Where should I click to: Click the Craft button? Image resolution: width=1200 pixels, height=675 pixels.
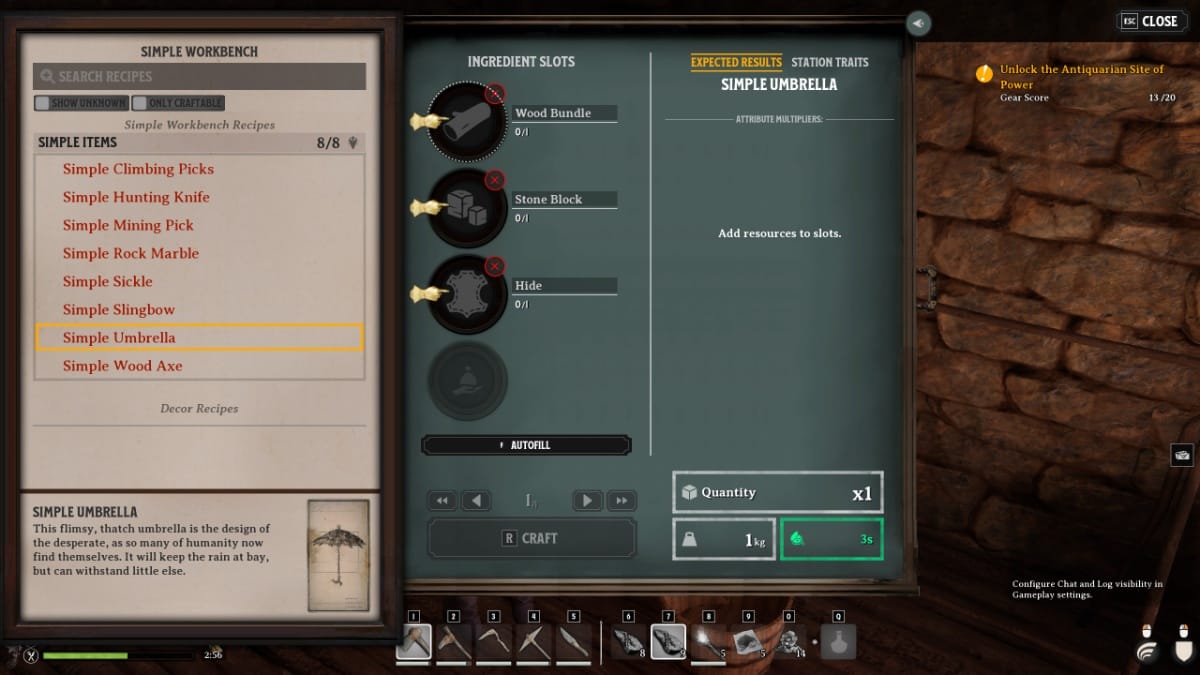click(531, 538)
